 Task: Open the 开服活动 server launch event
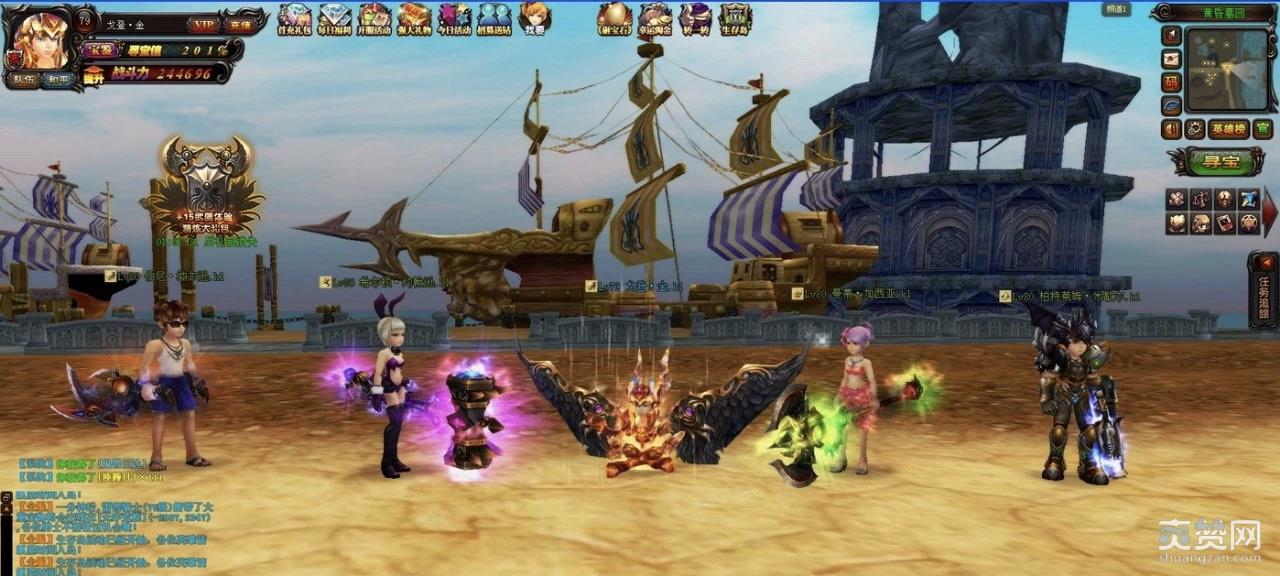coord(374,18)
